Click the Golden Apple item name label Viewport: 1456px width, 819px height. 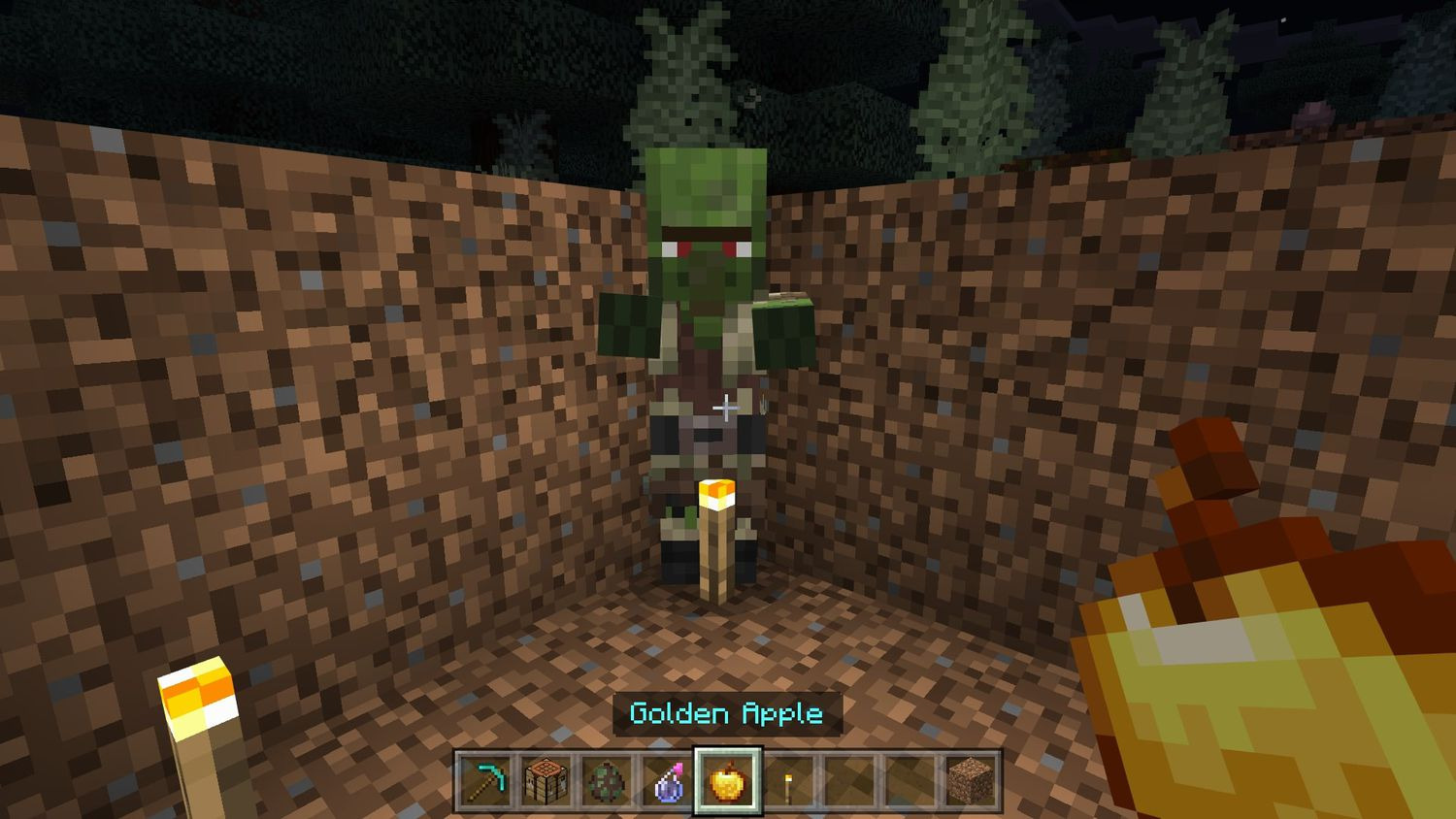pos(726,714)
